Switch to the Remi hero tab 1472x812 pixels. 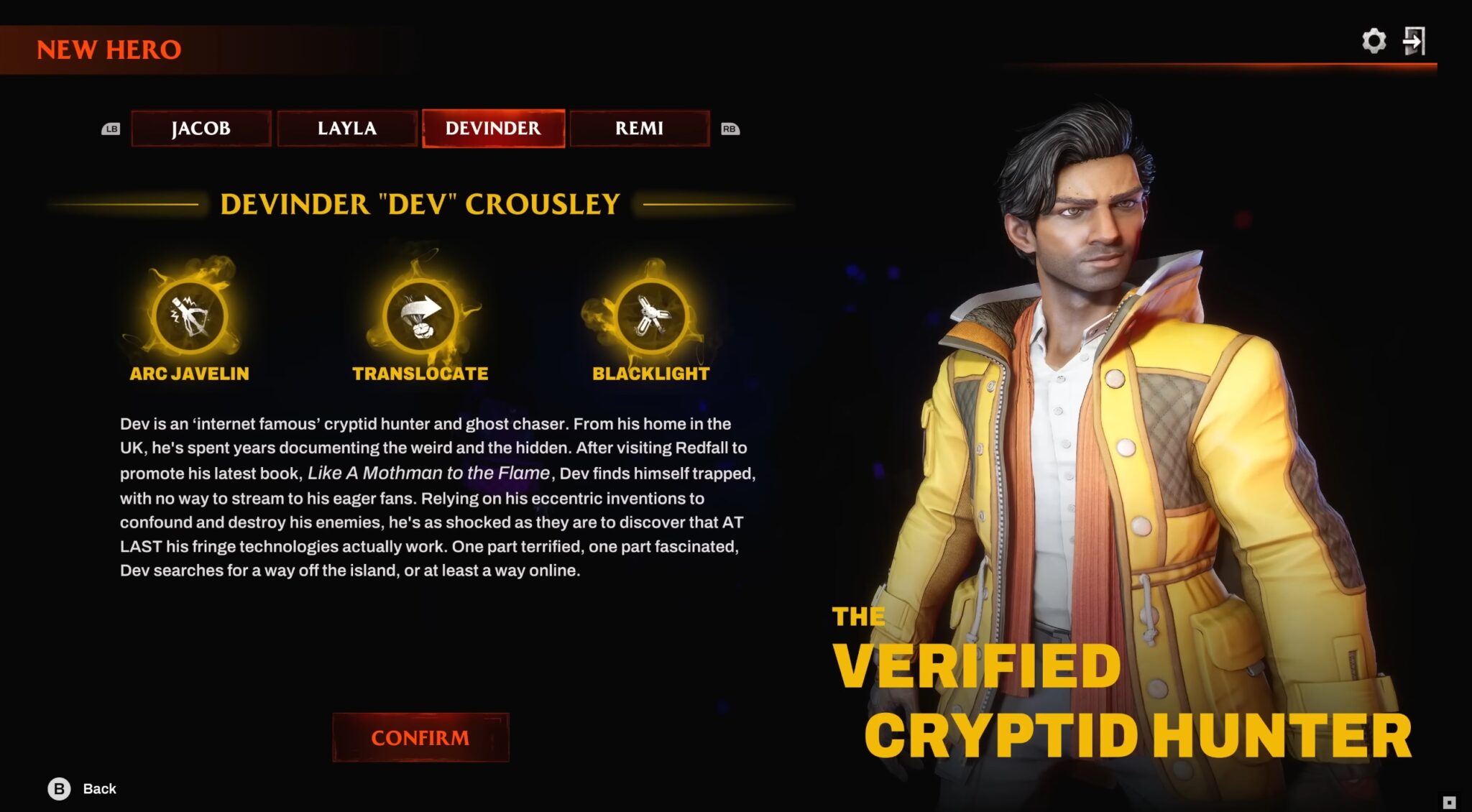click(640, 129)
